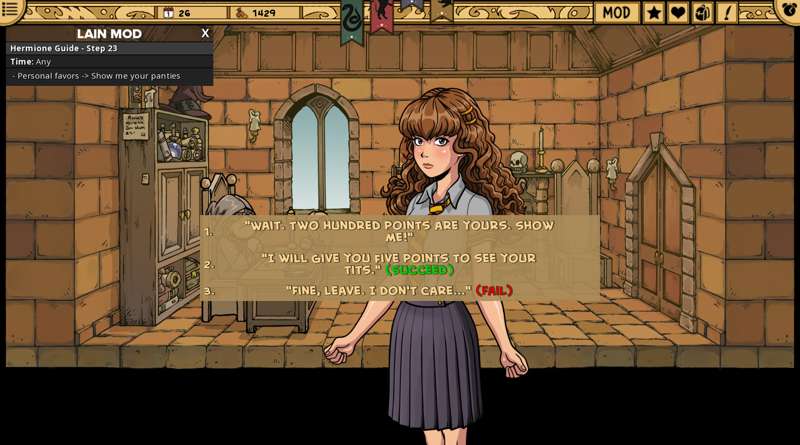Click the star icon in top bar

[654, 12]
